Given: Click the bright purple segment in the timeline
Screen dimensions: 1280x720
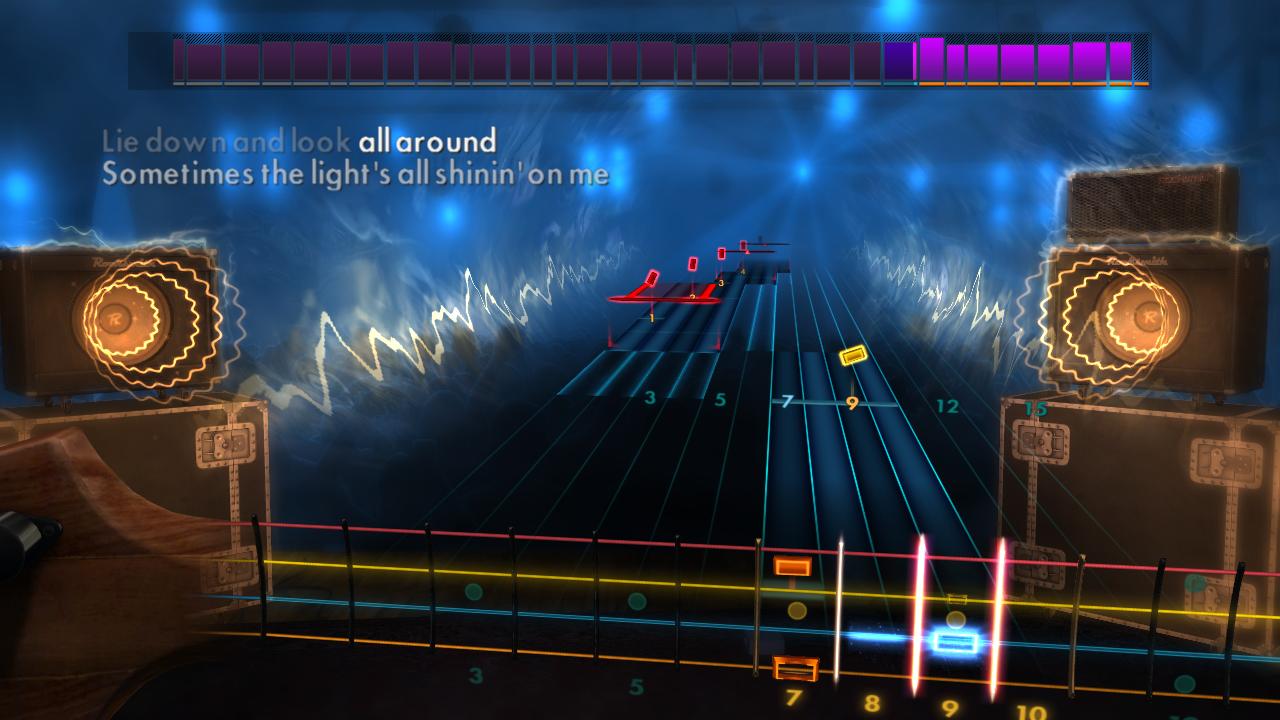Looking at the screenshot, I should coord(933,57).
